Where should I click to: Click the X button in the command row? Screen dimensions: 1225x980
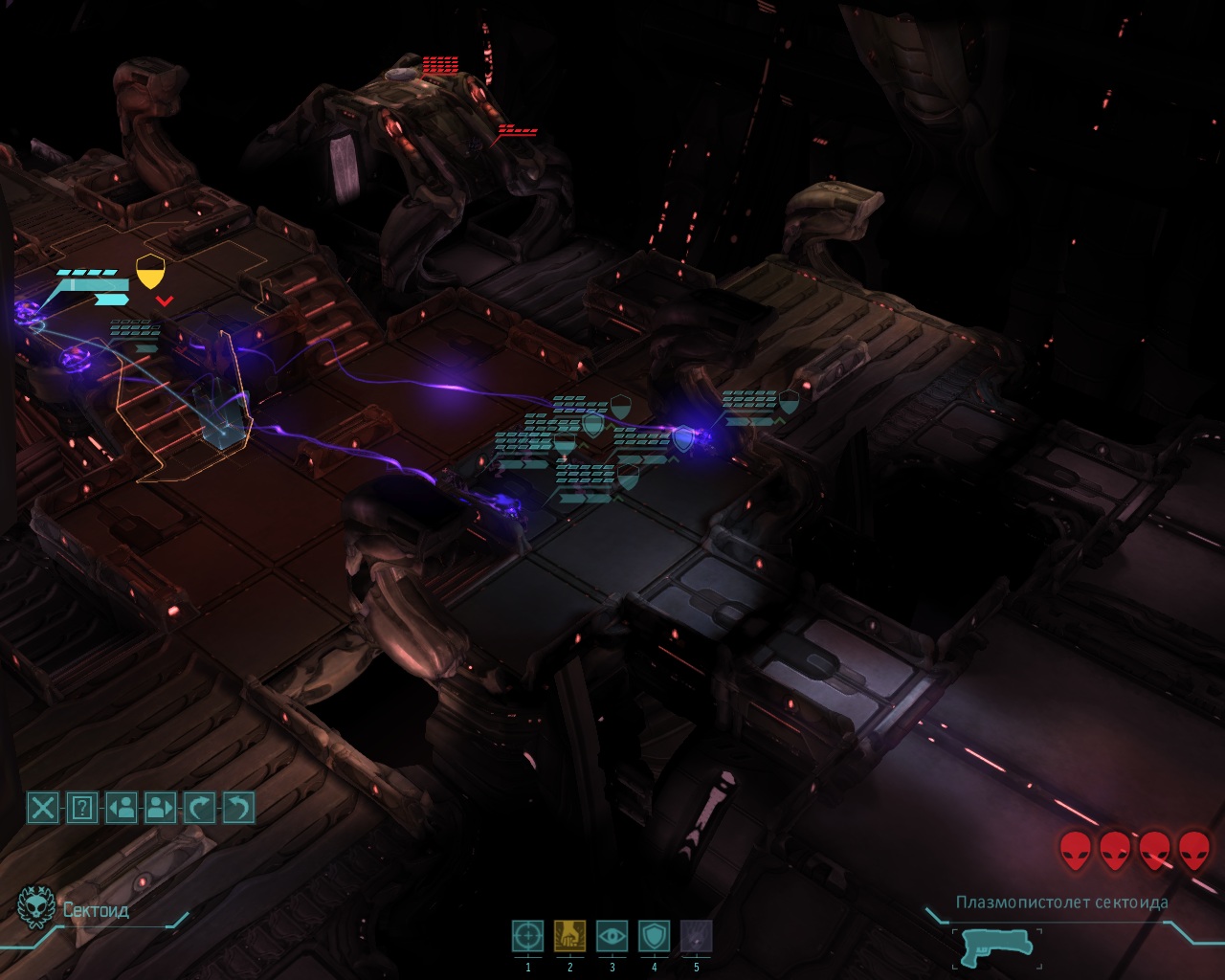click(43, 808)
